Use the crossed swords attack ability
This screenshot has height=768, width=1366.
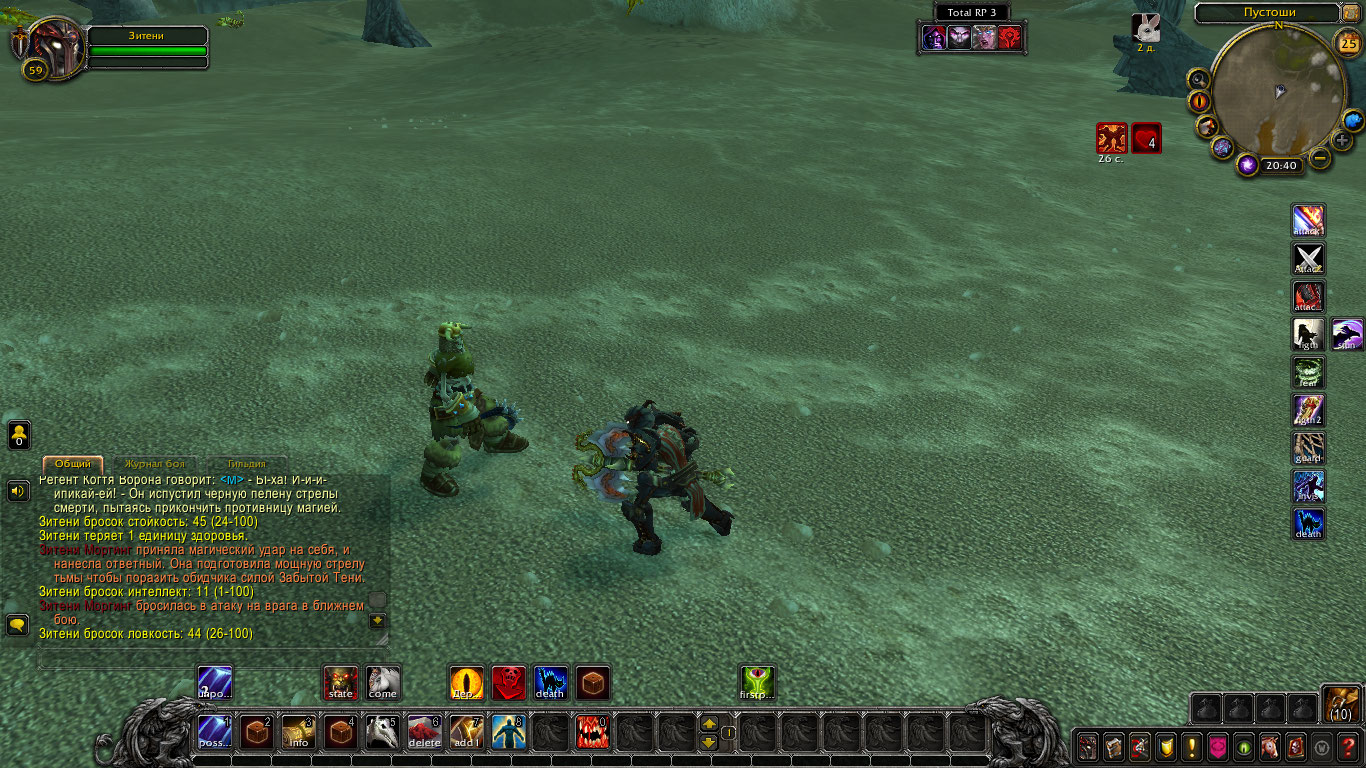[x=1309, y=258]
